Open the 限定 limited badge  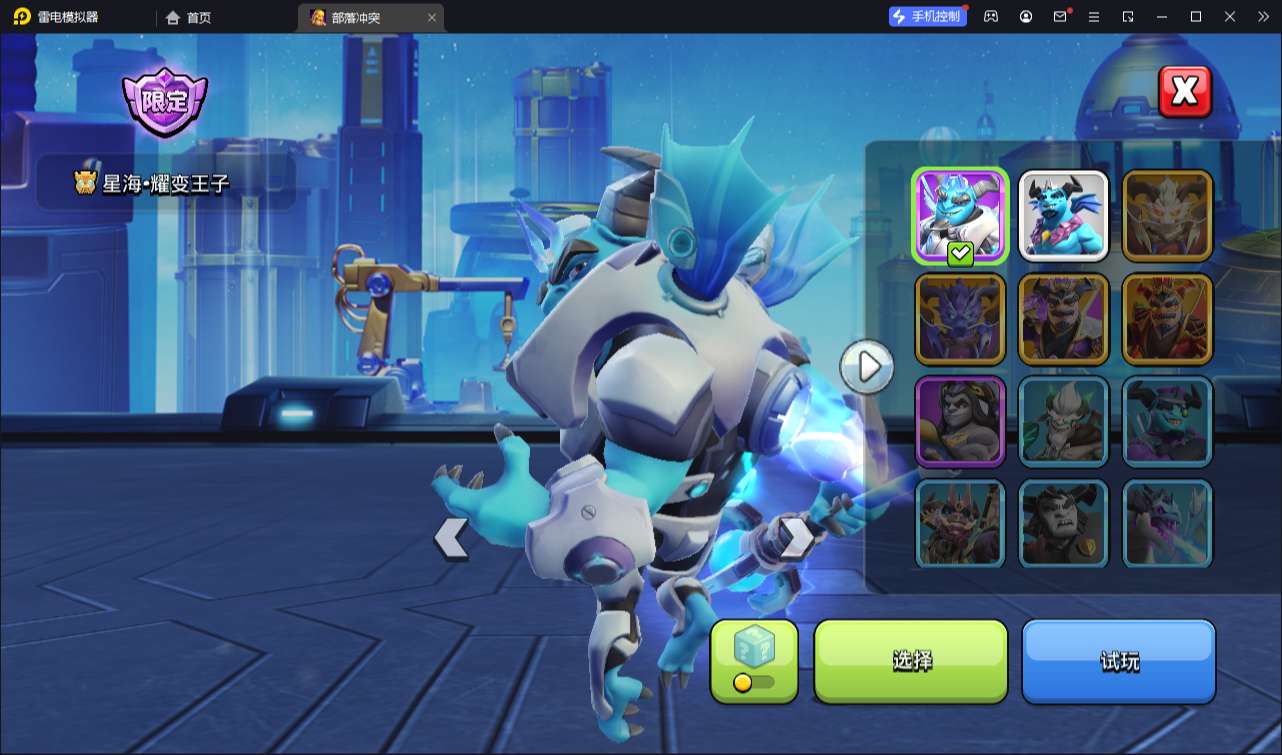pos(164,101)
